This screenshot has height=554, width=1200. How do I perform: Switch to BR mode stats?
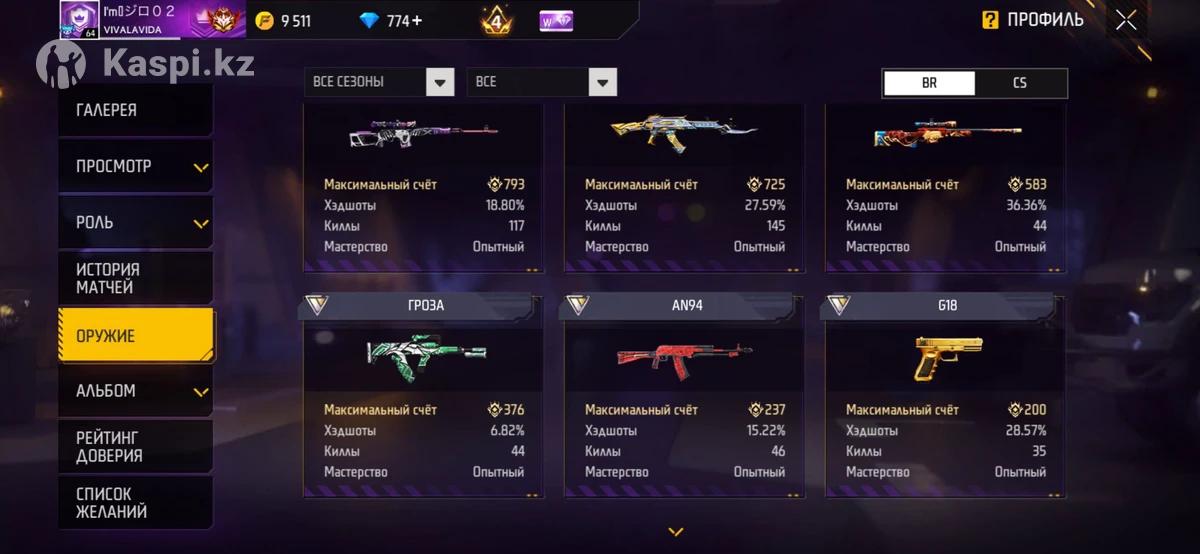tap(929, 83)
